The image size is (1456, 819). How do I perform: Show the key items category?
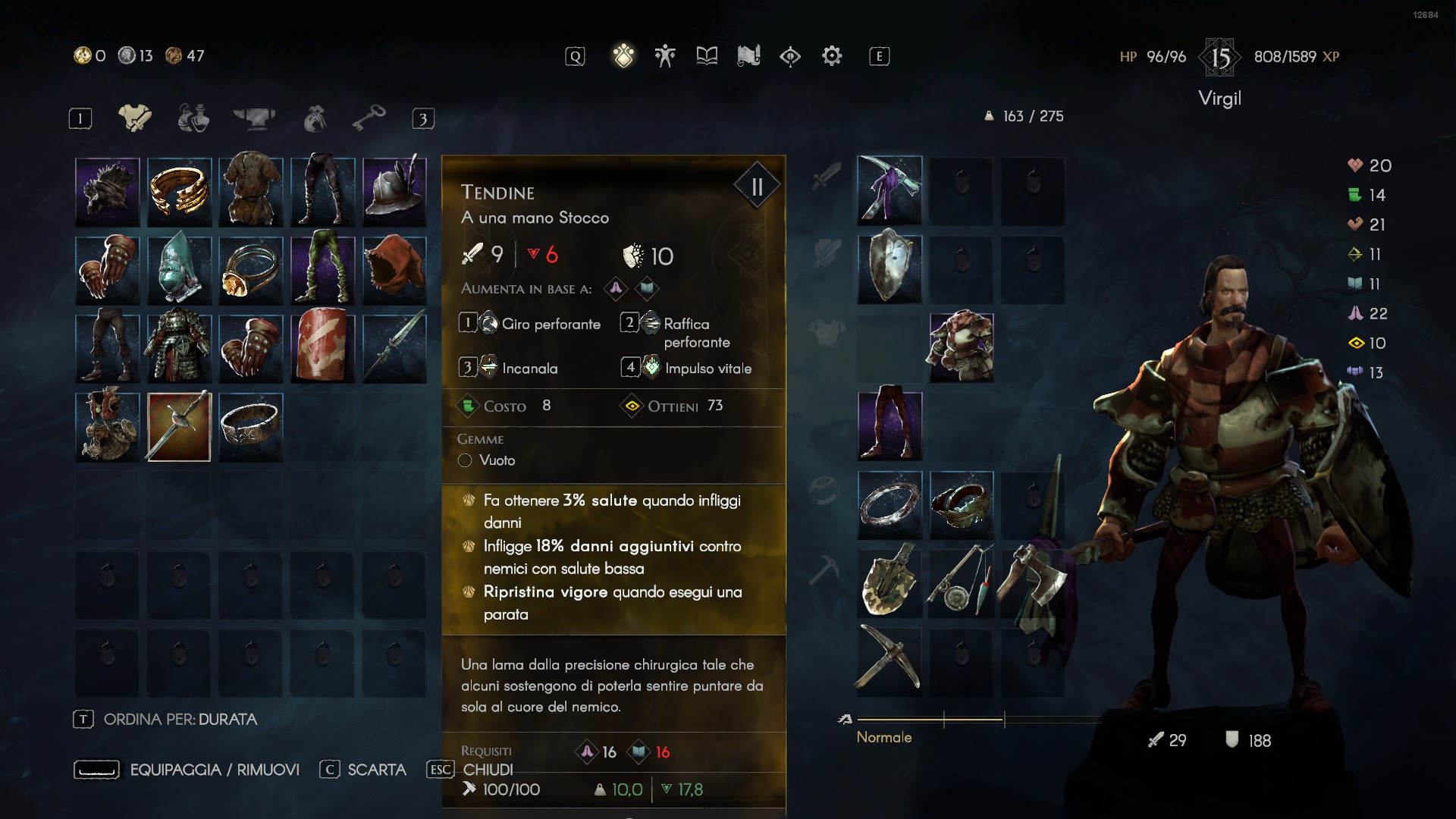369,118
